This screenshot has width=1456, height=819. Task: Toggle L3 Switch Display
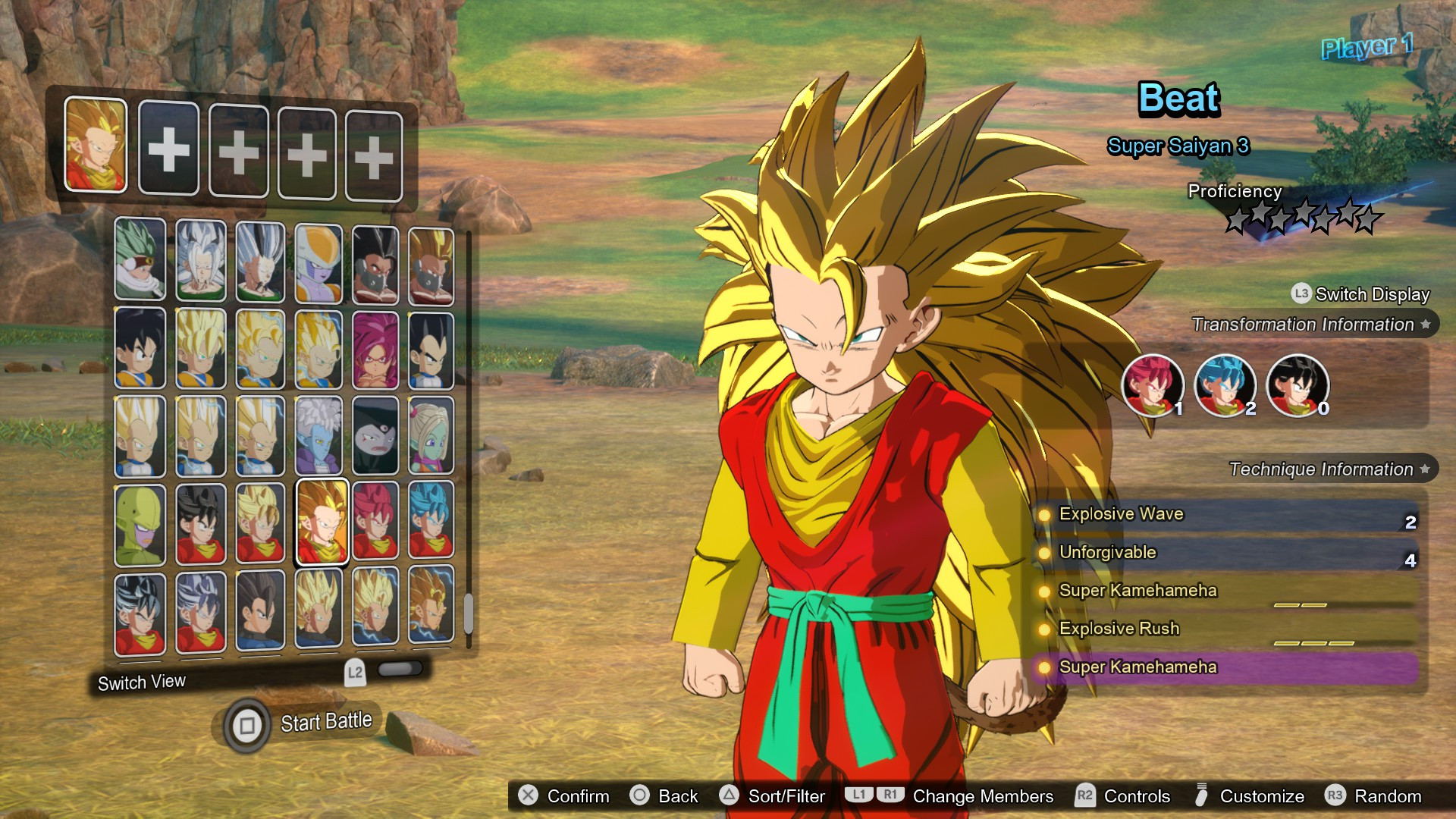click(x=1302, y=294)
